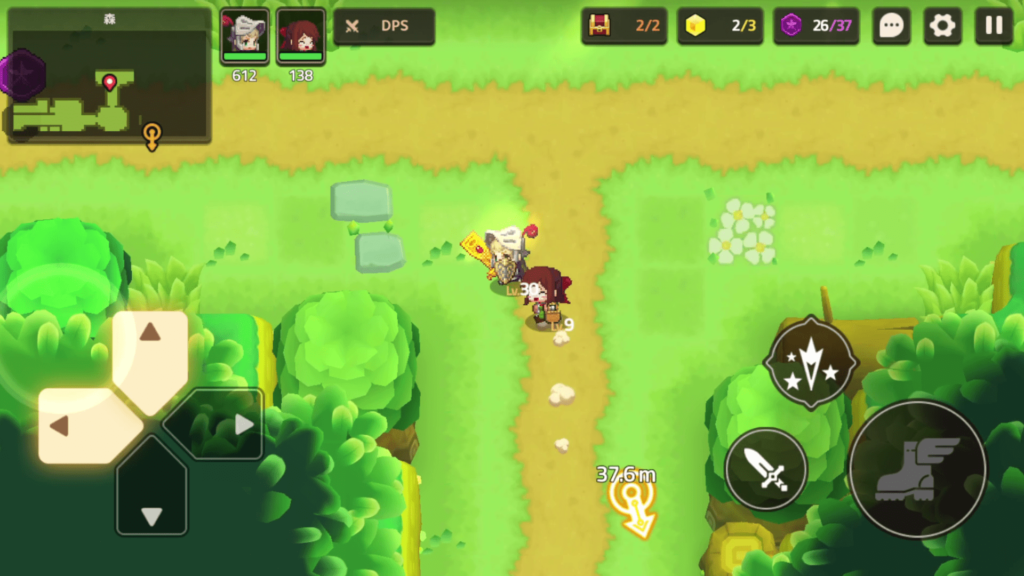Click the purple star hexagon icon
The image size is (1024, 576).
(x=20, y=75)
